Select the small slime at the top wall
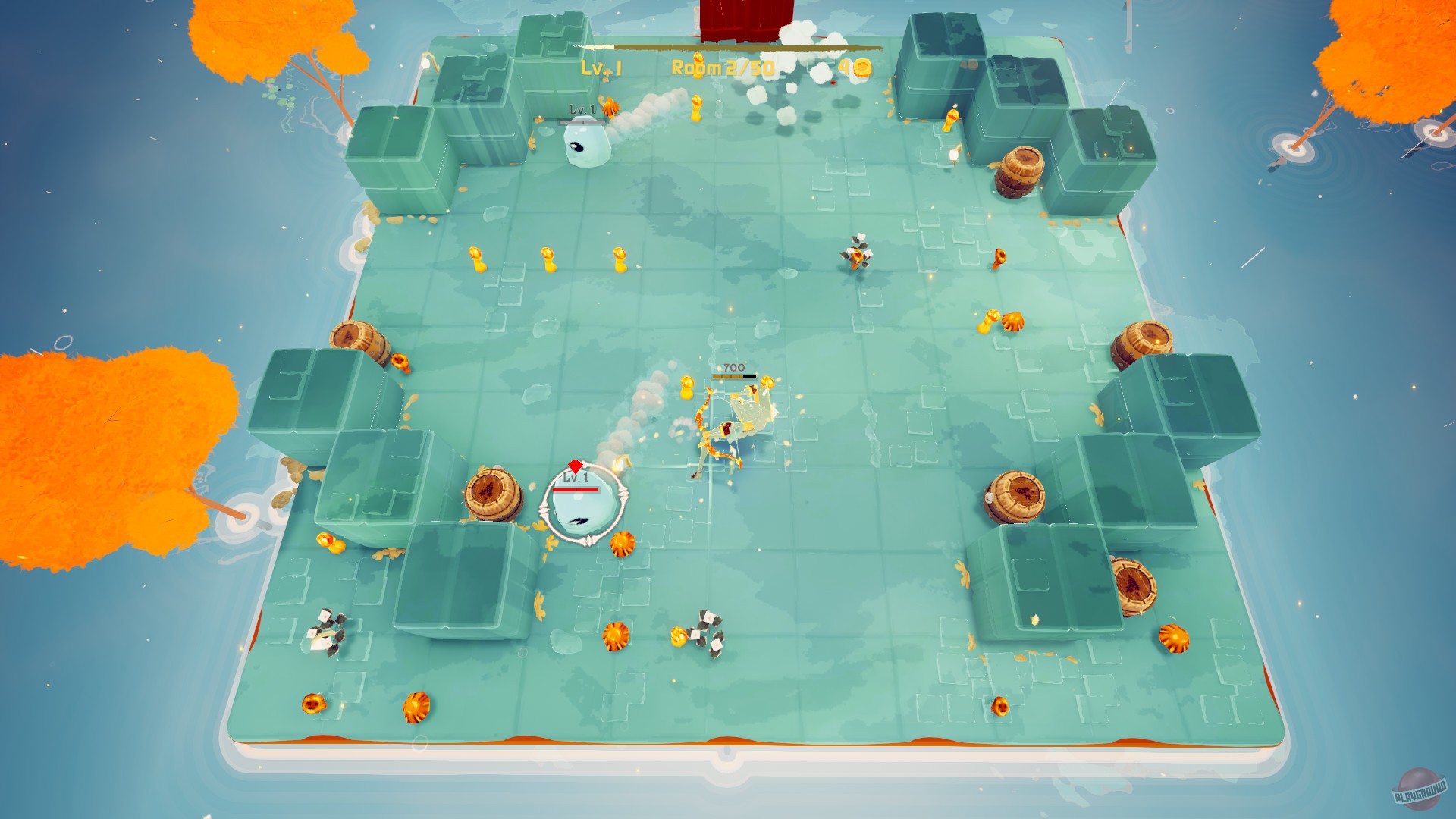This screenshot has width=1456, height=819. pos(585,144)
